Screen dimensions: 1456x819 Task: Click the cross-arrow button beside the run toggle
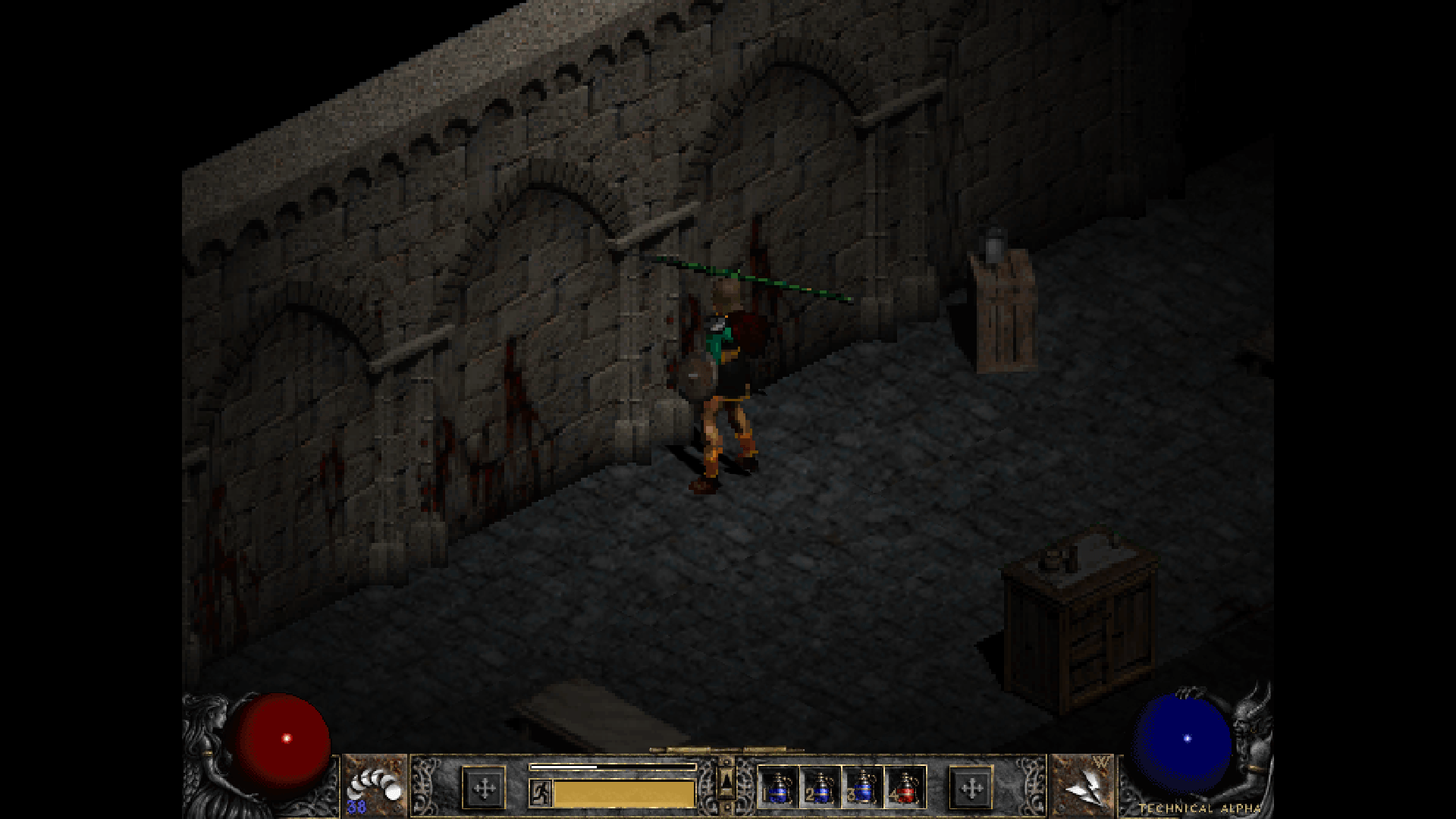(x=484, y=789)
